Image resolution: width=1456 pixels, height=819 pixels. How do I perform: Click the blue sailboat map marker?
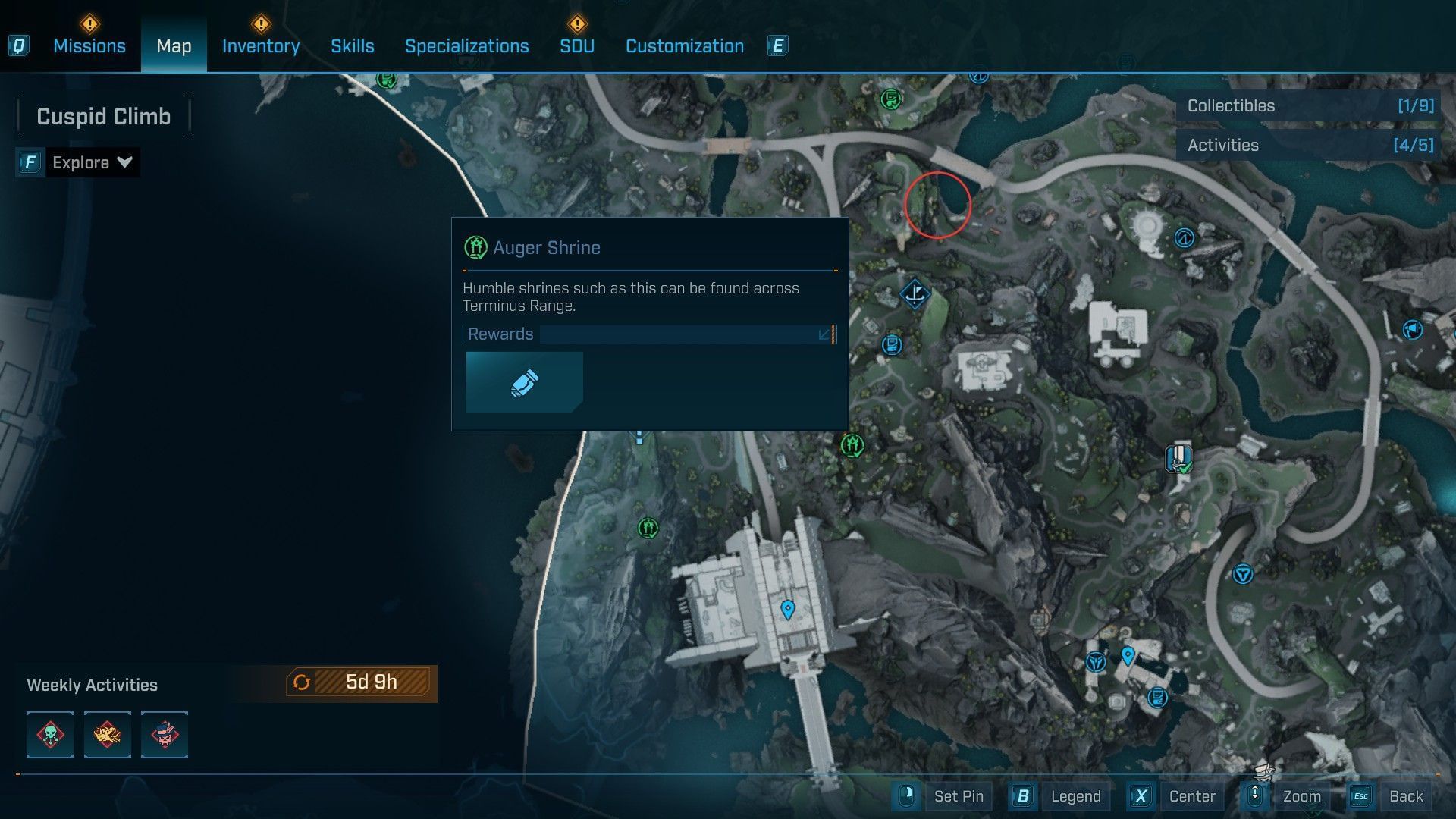915,293
